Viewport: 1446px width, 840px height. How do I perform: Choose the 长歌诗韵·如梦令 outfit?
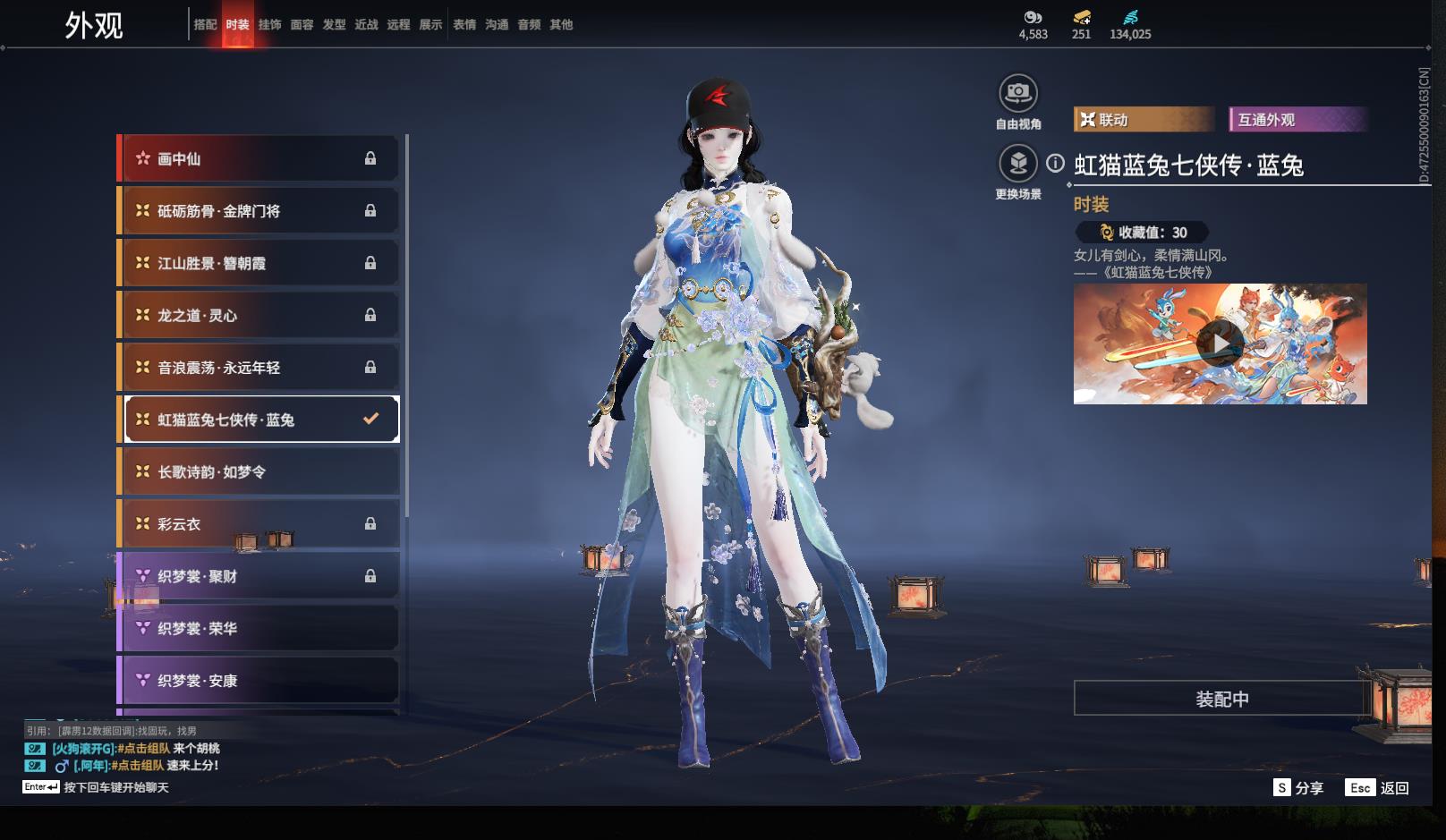(x=259, y=471)
